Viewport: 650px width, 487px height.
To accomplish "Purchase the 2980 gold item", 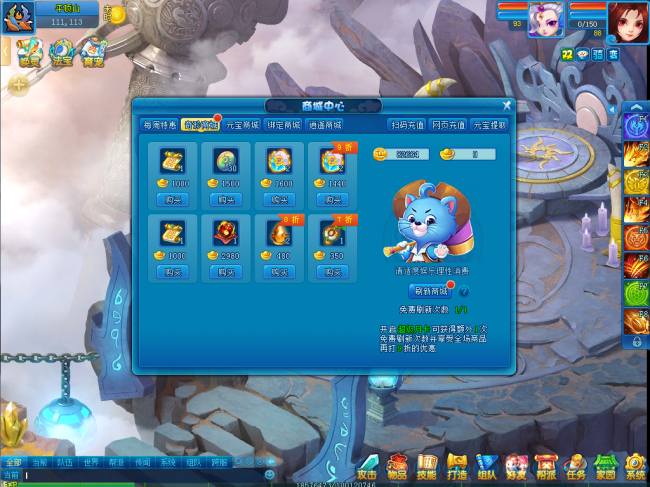I will point(226,272).
